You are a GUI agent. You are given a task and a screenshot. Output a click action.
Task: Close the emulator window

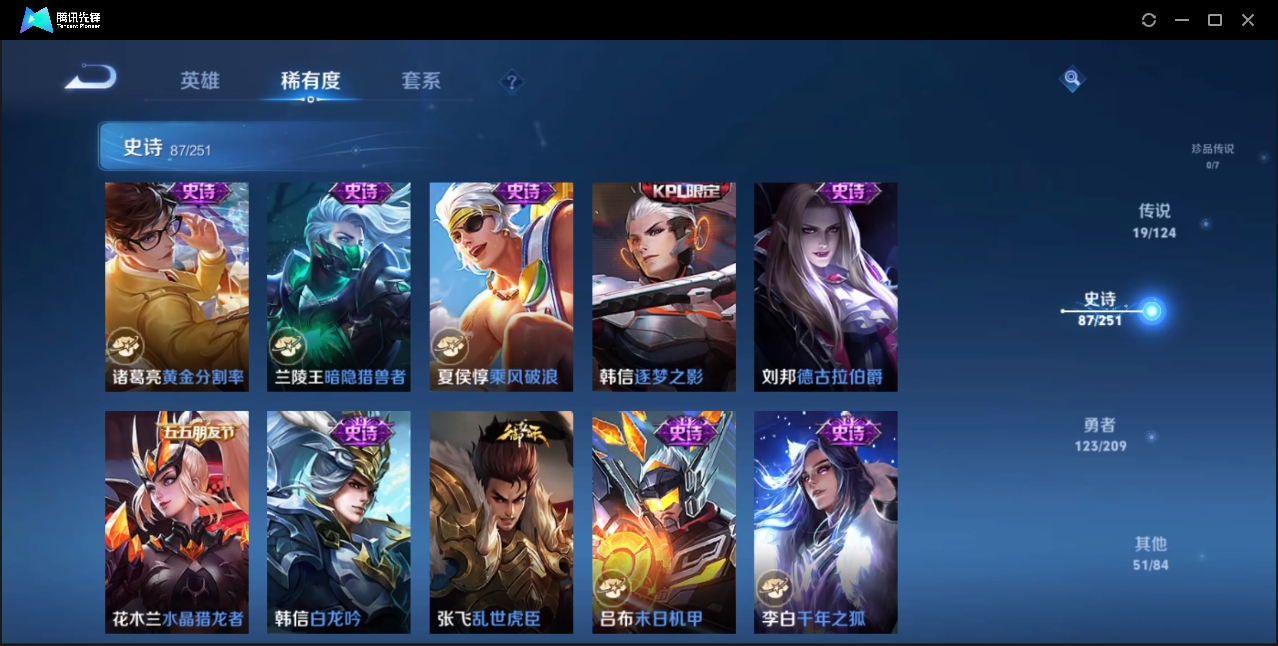tap(1248, 20)
